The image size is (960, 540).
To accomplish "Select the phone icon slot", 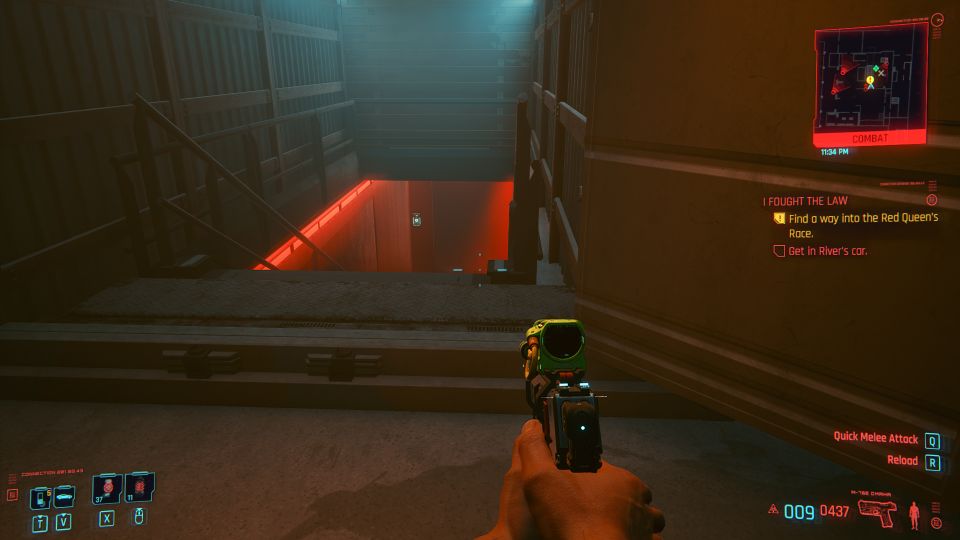I will [40, 496].
